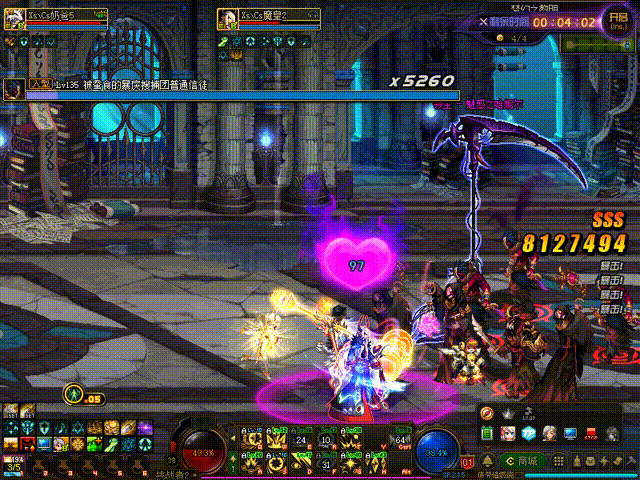Click the green running figure buff icon
This screenshot has height=480, width=640.
pyautogui.click(x=73, y=394)
